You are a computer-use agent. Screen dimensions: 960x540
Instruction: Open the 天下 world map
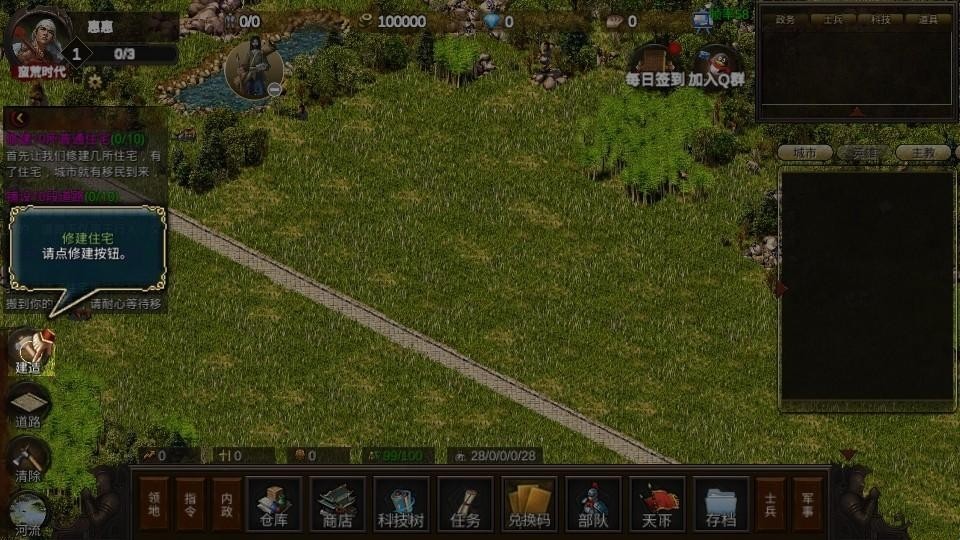[657, 503]
